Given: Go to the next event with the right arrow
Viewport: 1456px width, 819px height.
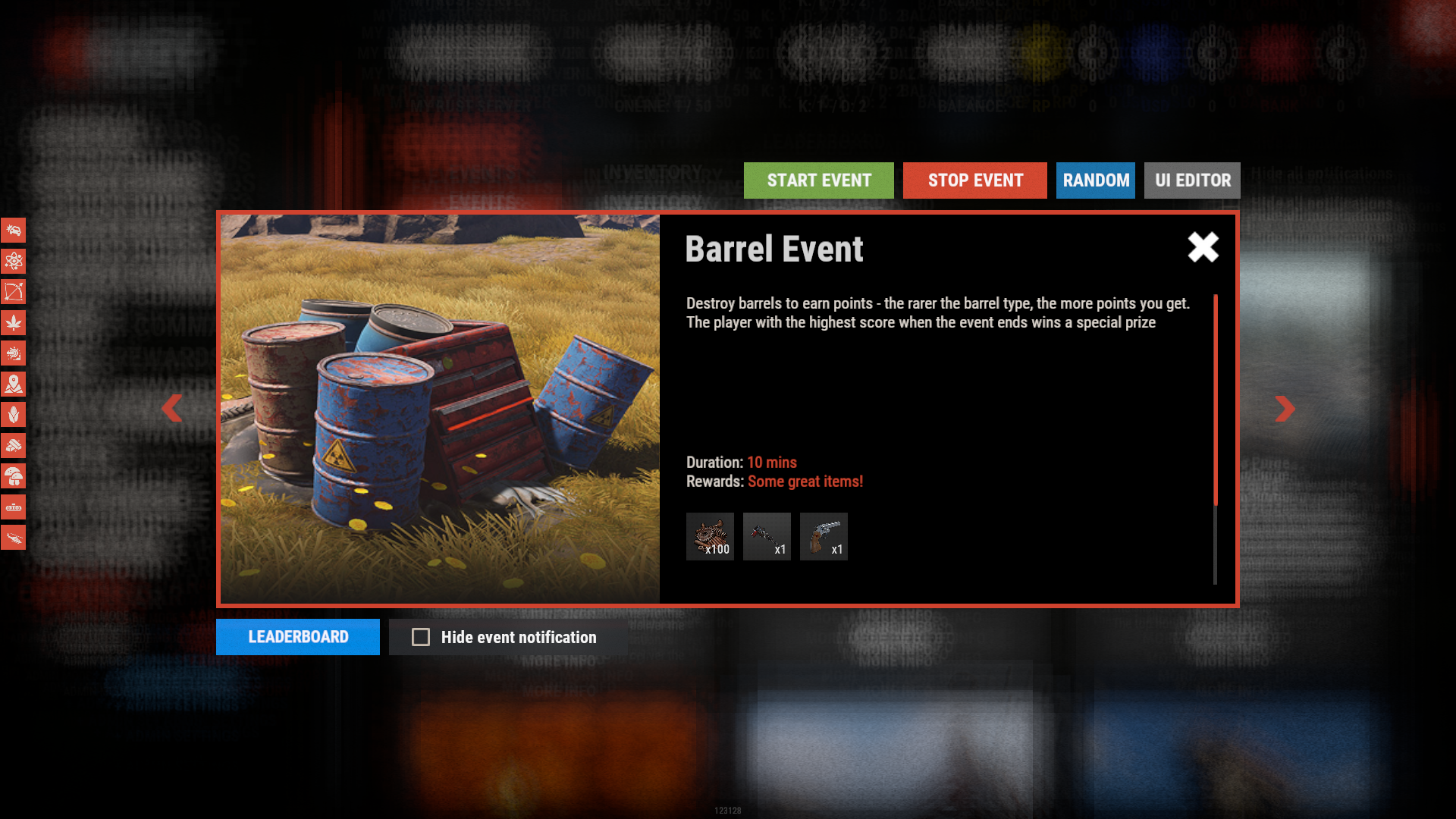Looking at the screenshot, I should click(1285, 408).
